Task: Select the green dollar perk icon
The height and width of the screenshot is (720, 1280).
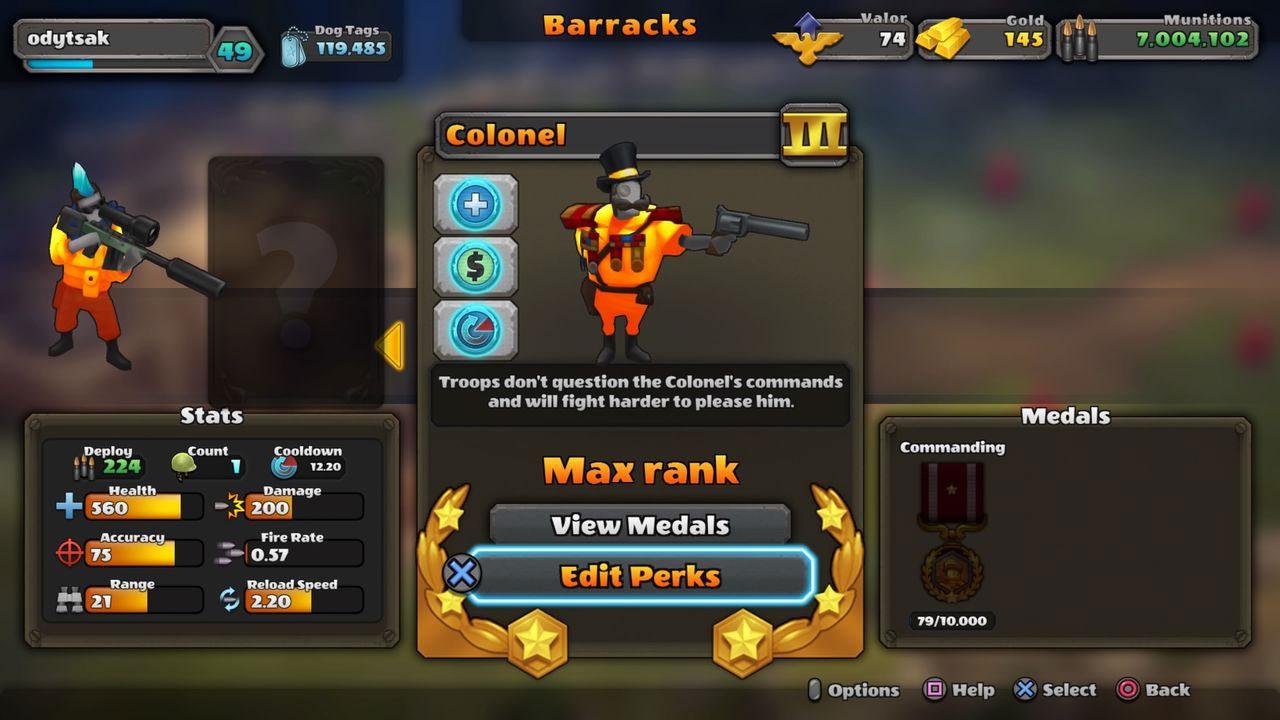Action: 475,267
